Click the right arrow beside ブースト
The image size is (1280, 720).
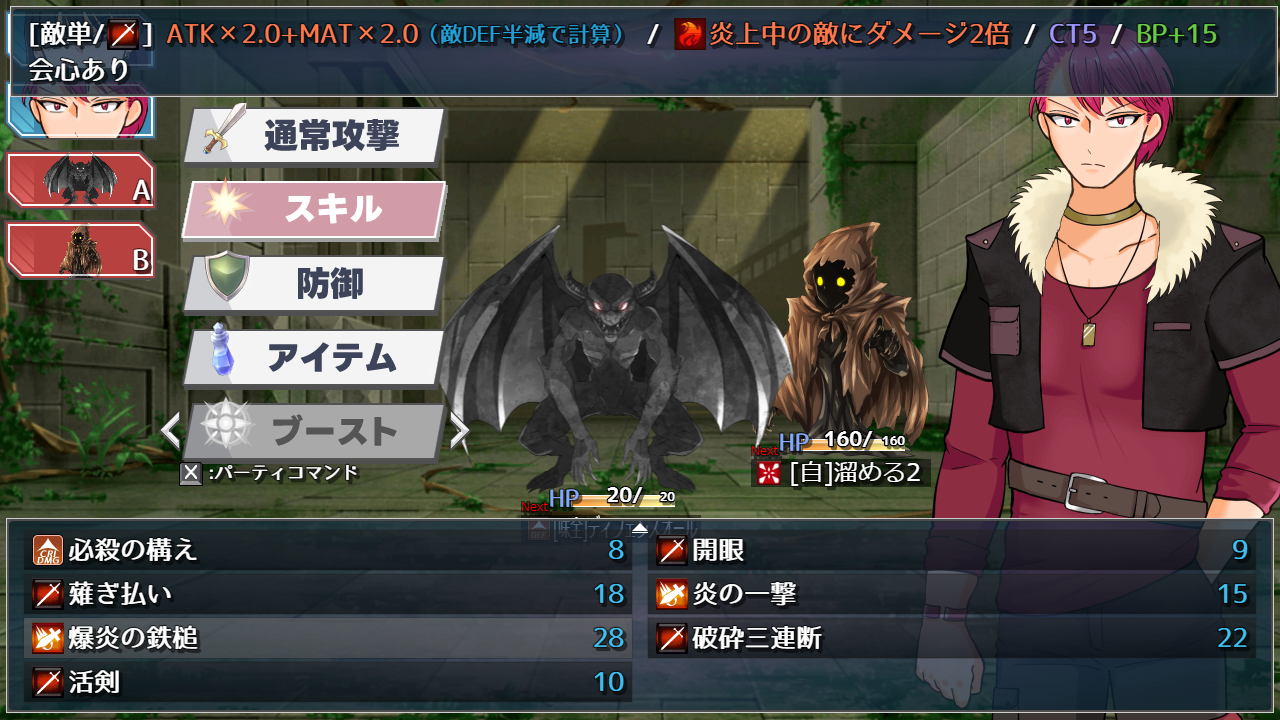[459, 431]
